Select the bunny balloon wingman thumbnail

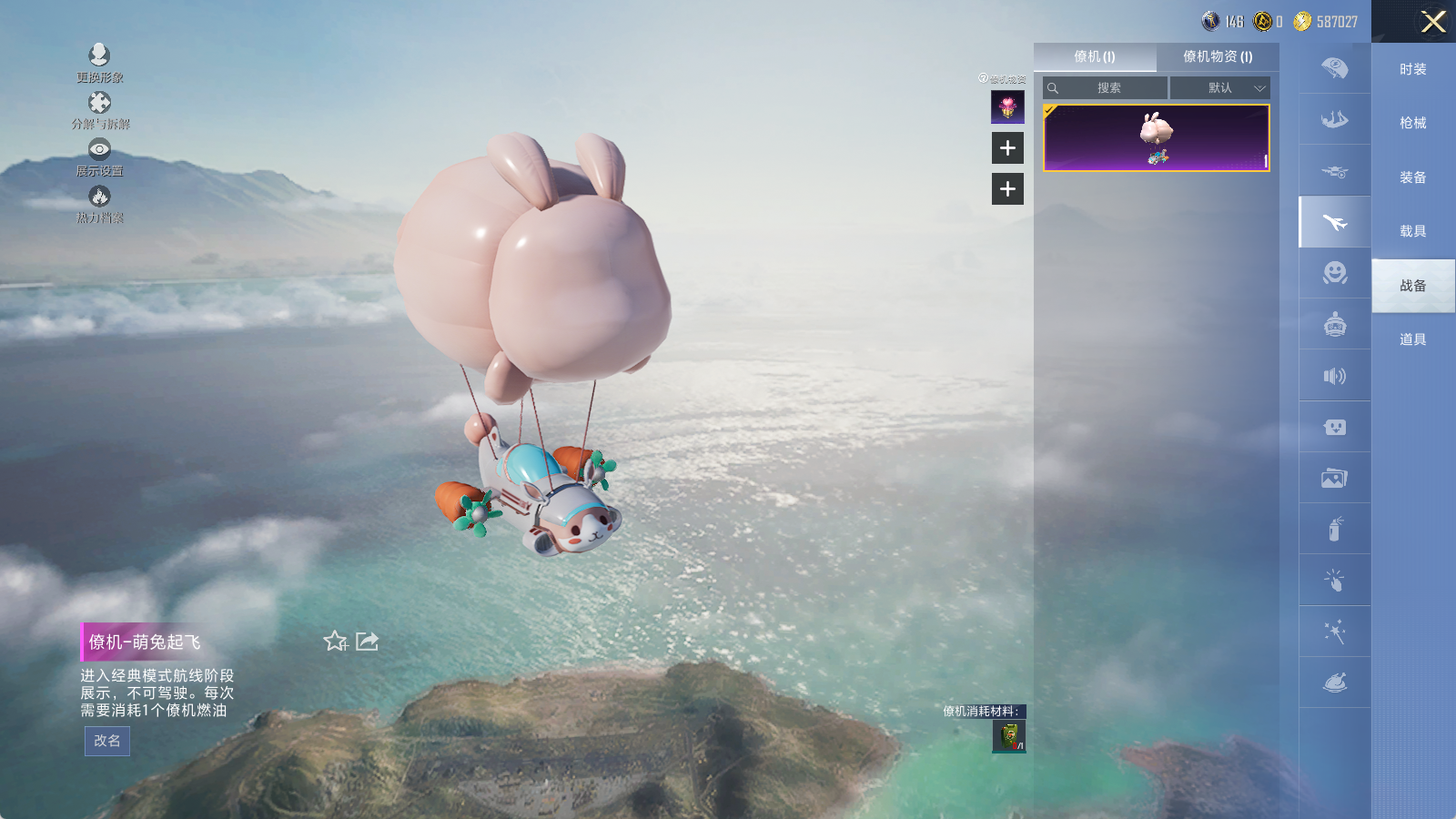point(1156,138)
